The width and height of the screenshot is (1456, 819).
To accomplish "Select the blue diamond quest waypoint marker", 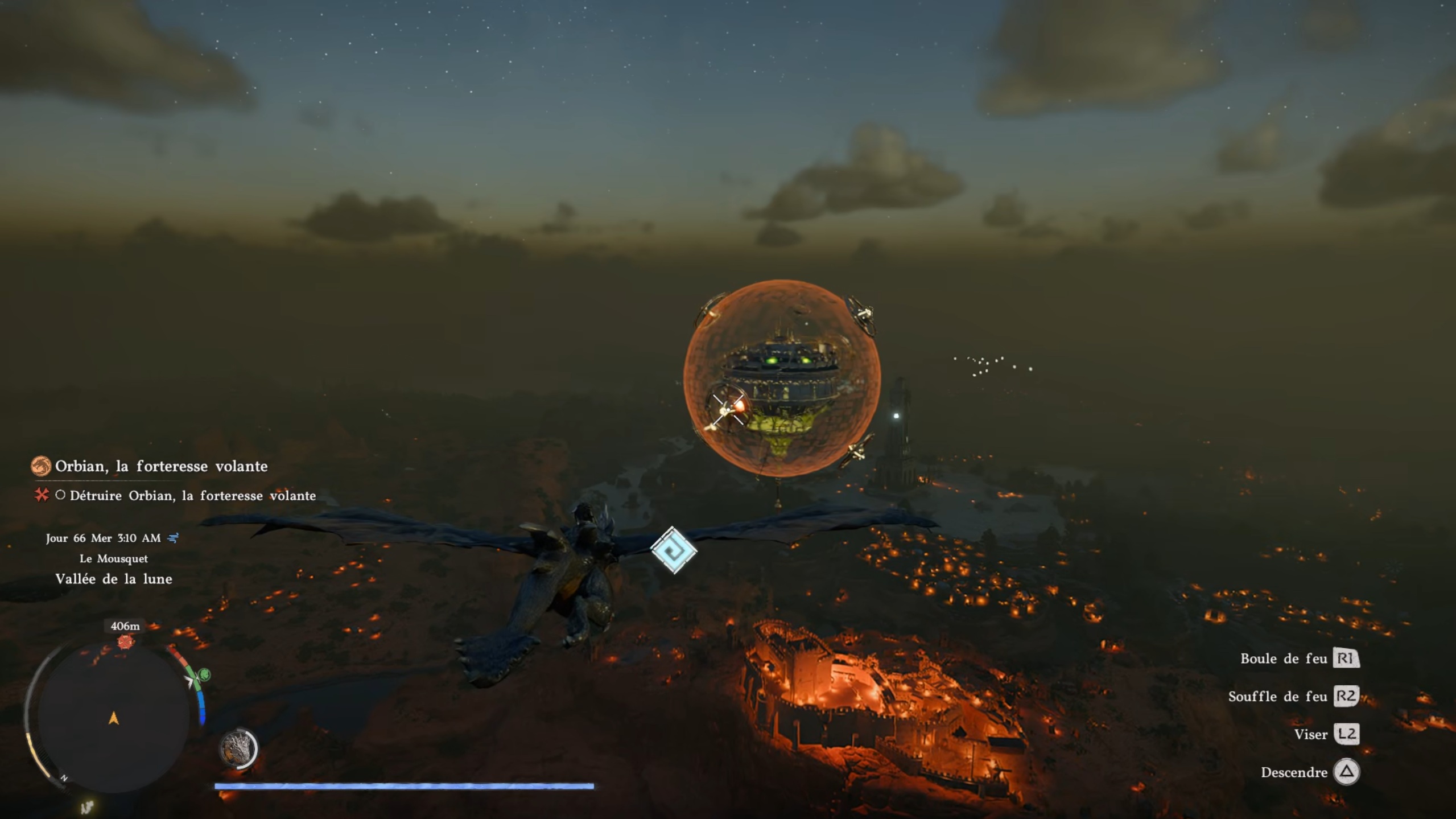I will point(674,550).
